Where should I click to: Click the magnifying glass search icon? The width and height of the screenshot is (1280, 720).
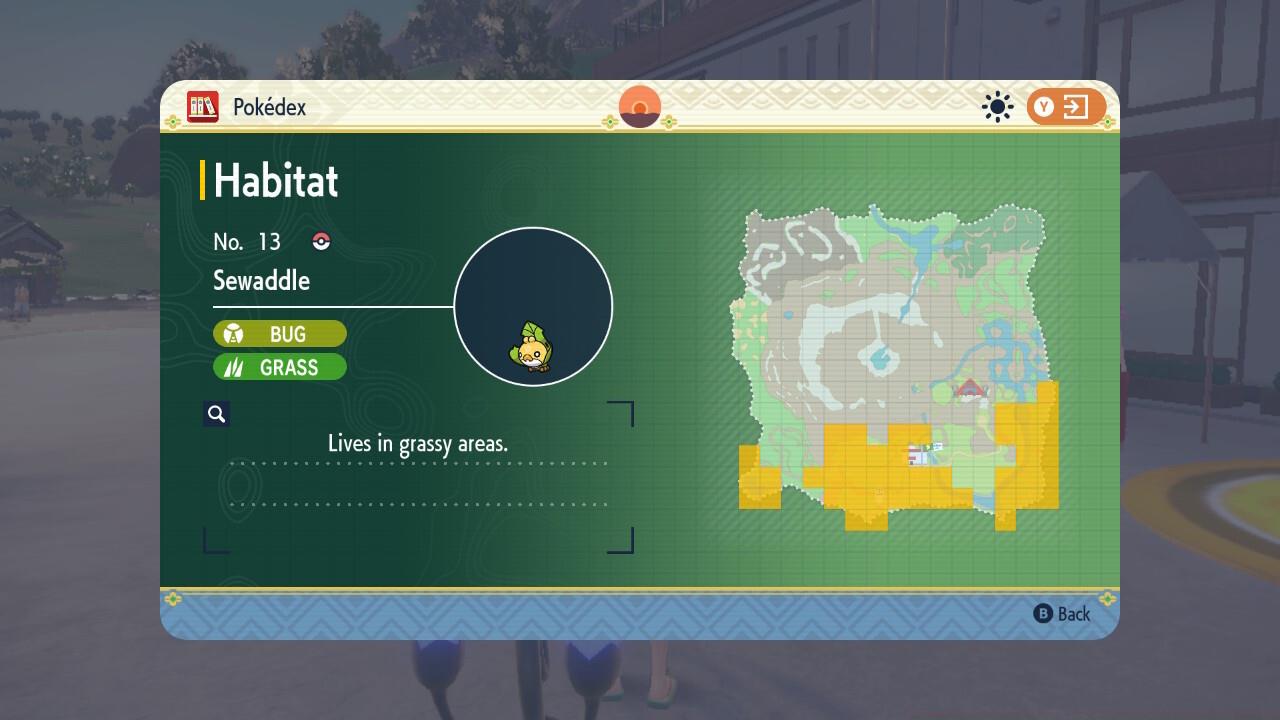point(216,414)
